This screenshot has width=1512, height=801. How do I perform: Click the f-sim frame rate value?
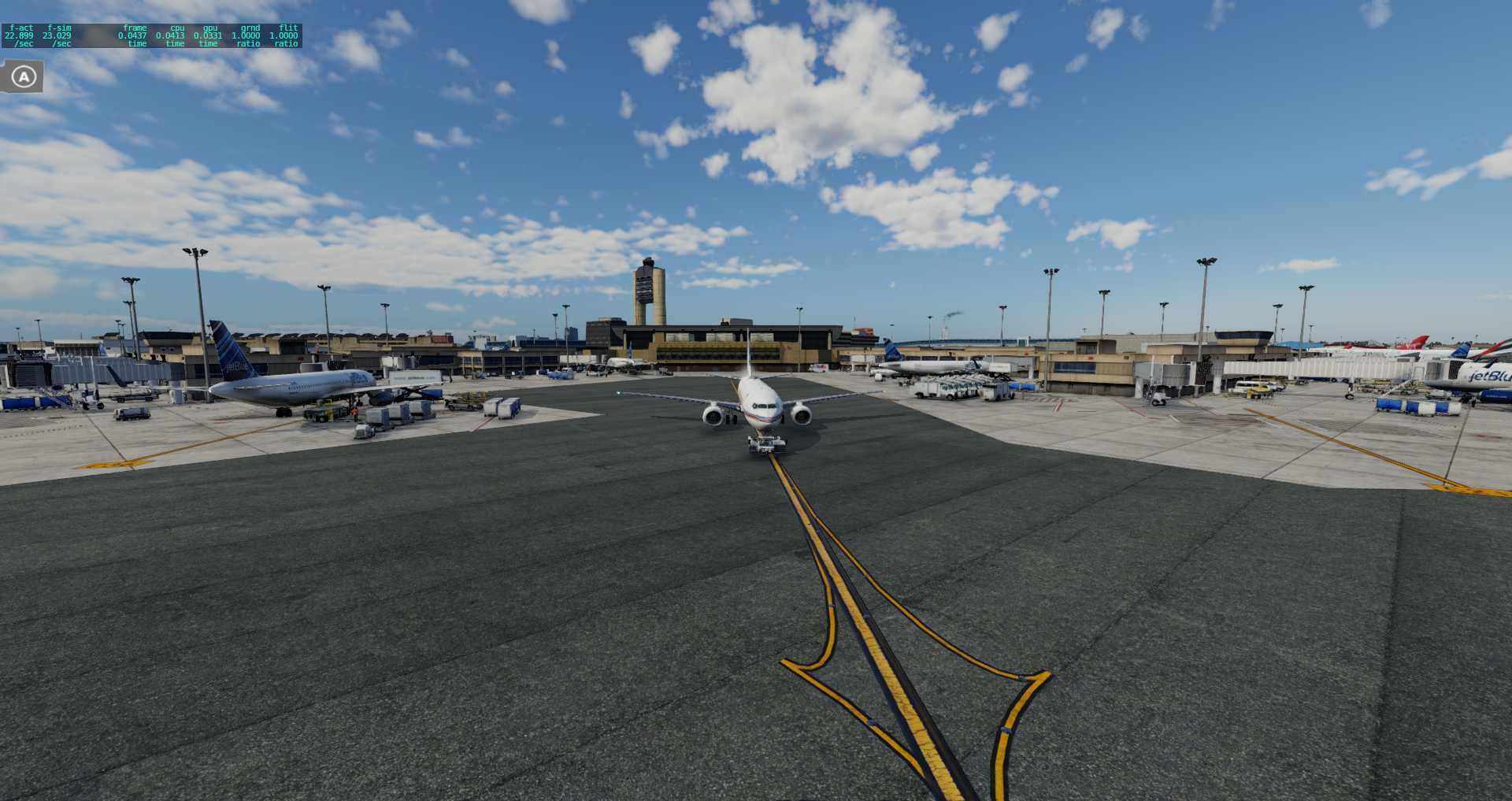(x=58, y=35)
